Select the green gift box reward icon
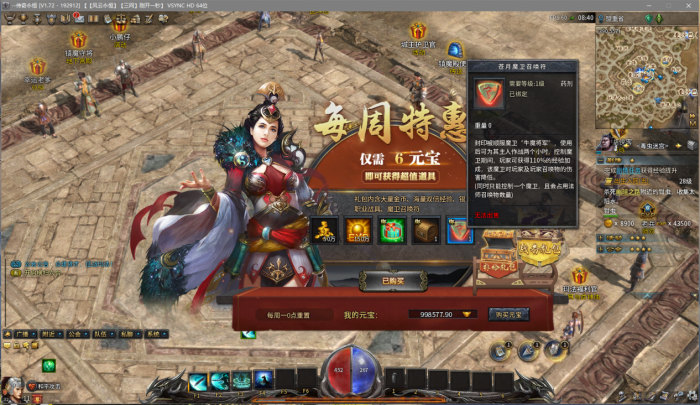Viewport: 700px width, 405px height. tap(391, 231)
